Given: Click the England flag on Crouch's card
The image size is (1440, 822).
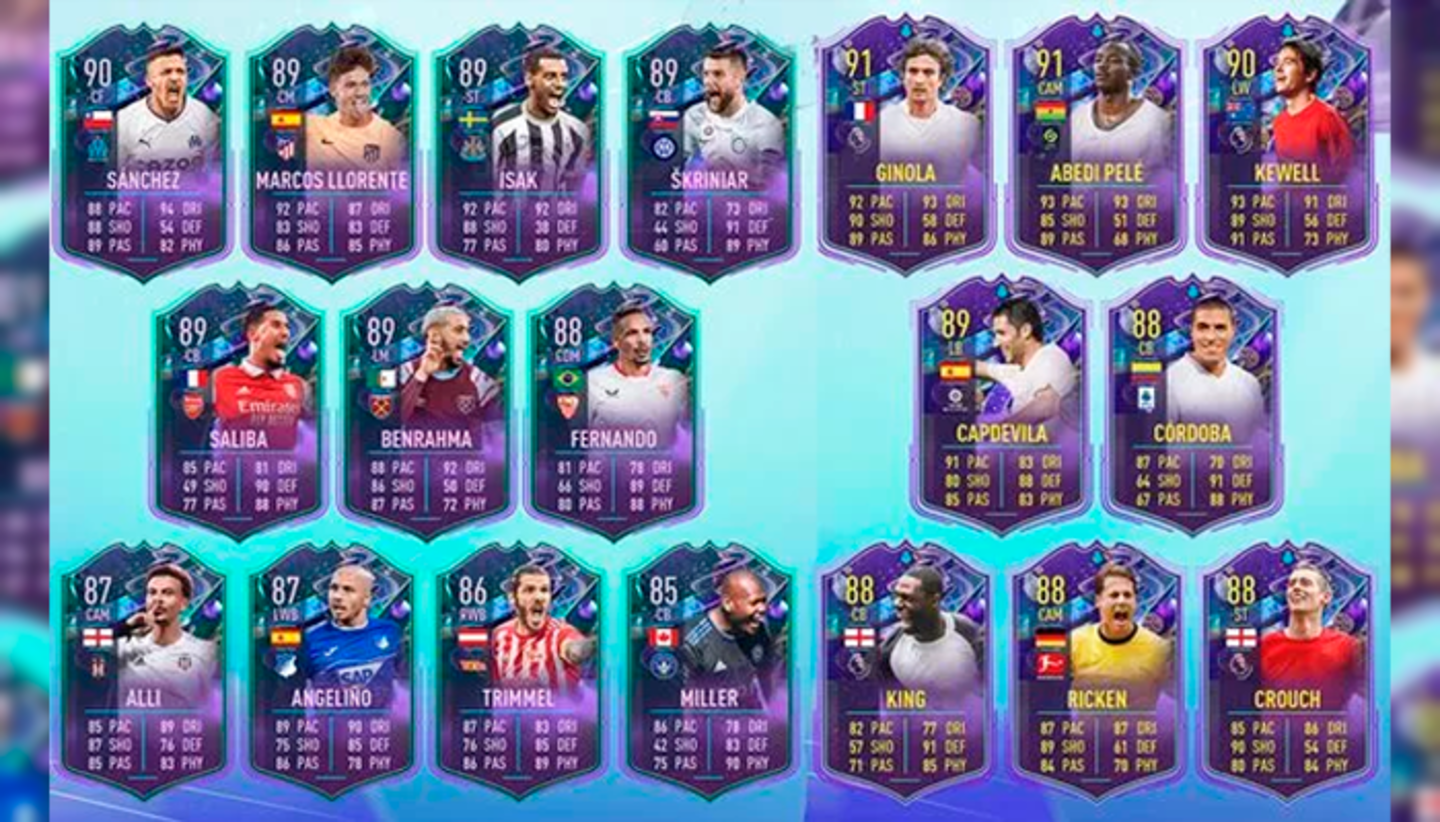Looking at the screenshot, I should [x=1240, y=638].
